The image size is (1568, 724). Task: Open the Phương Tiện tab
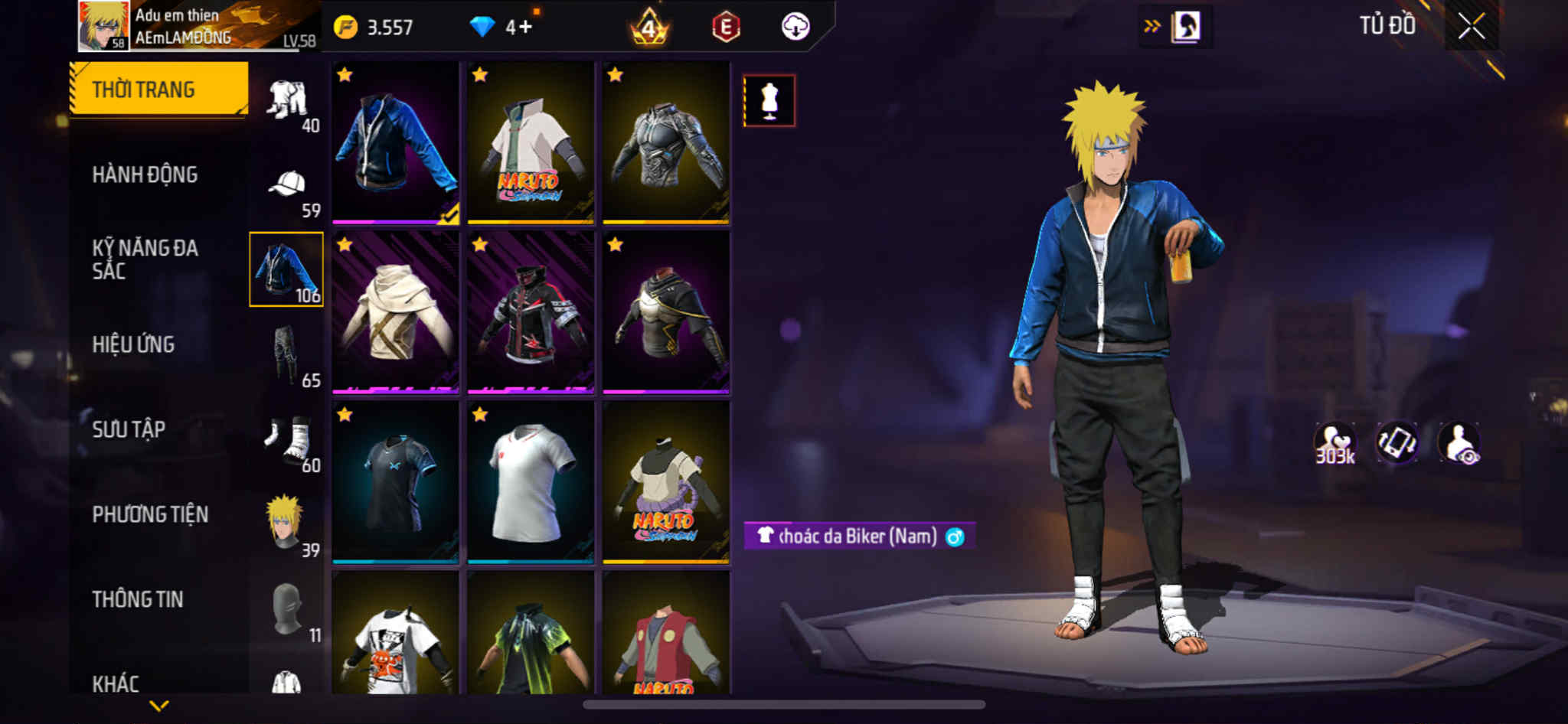(x=151, y=514)
